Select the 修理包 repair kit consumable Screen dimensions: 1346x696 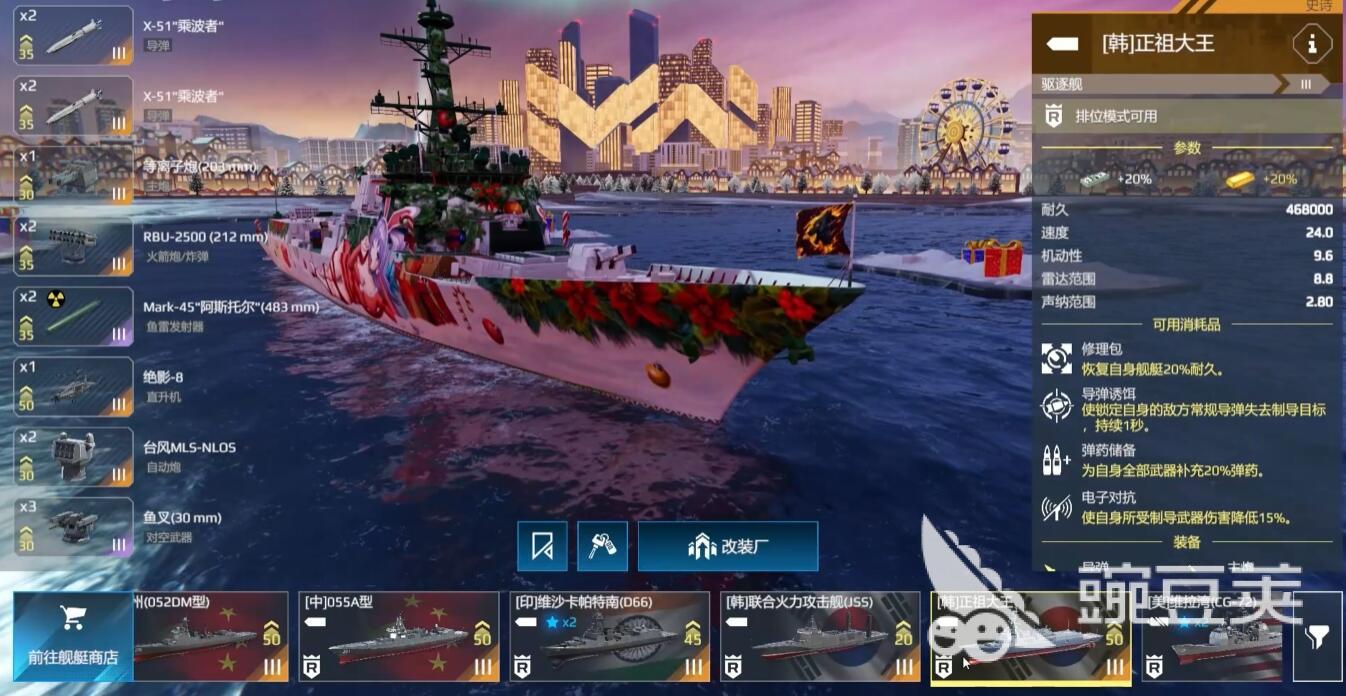coord(1057,359)
